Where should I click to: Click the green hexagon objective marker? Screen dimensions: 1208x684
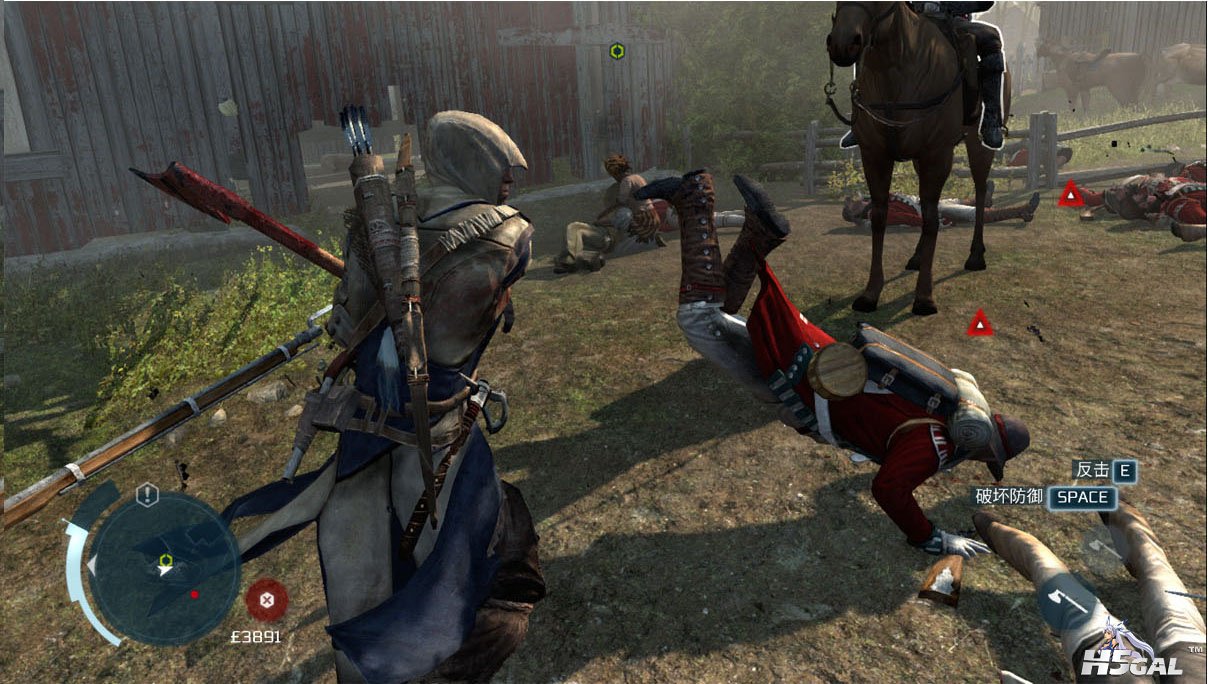coord(617,51)
